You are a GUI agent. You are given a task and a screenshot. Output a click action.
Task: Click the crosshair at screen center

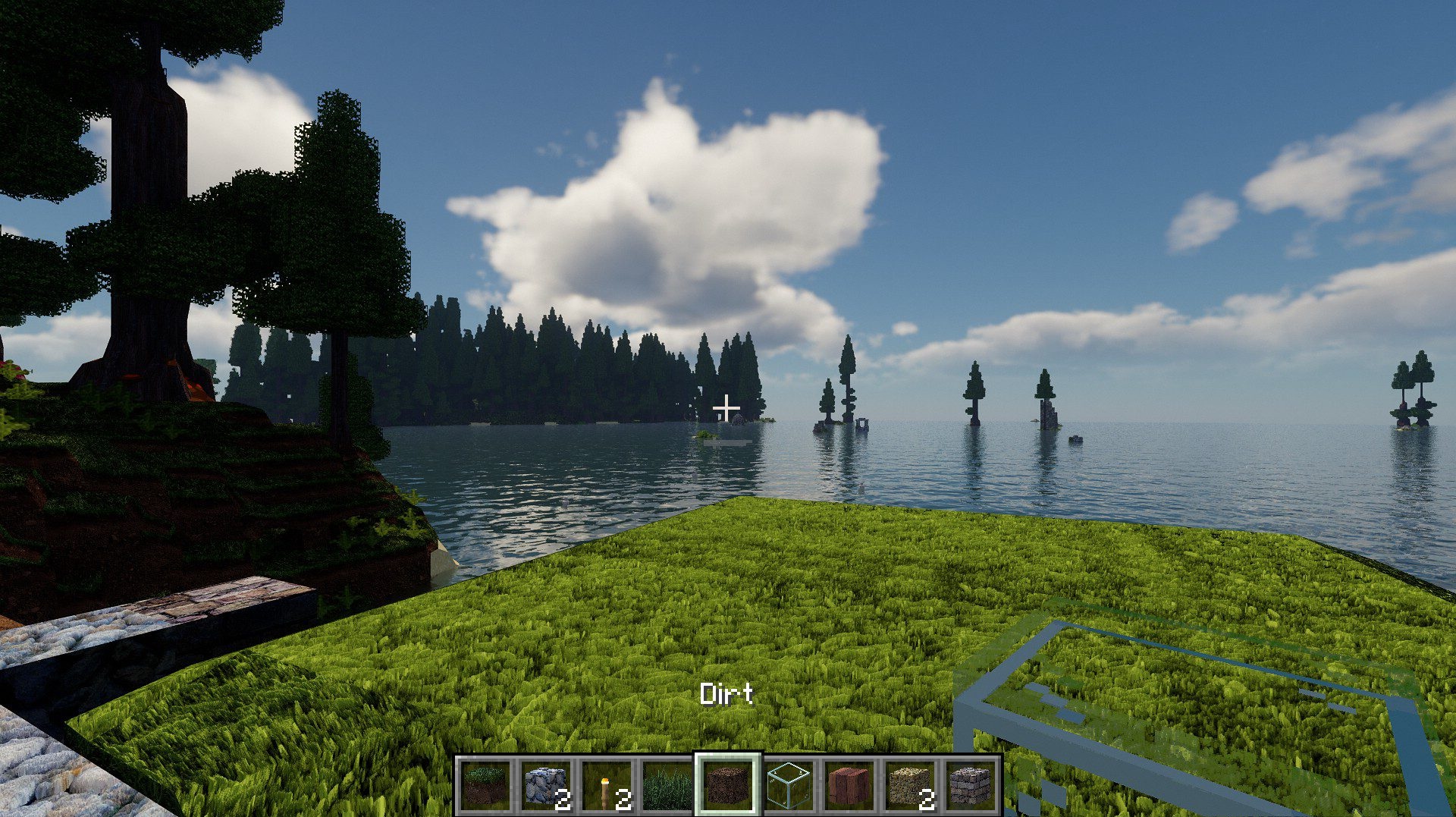pyautogui.click(x=726, y=410)
